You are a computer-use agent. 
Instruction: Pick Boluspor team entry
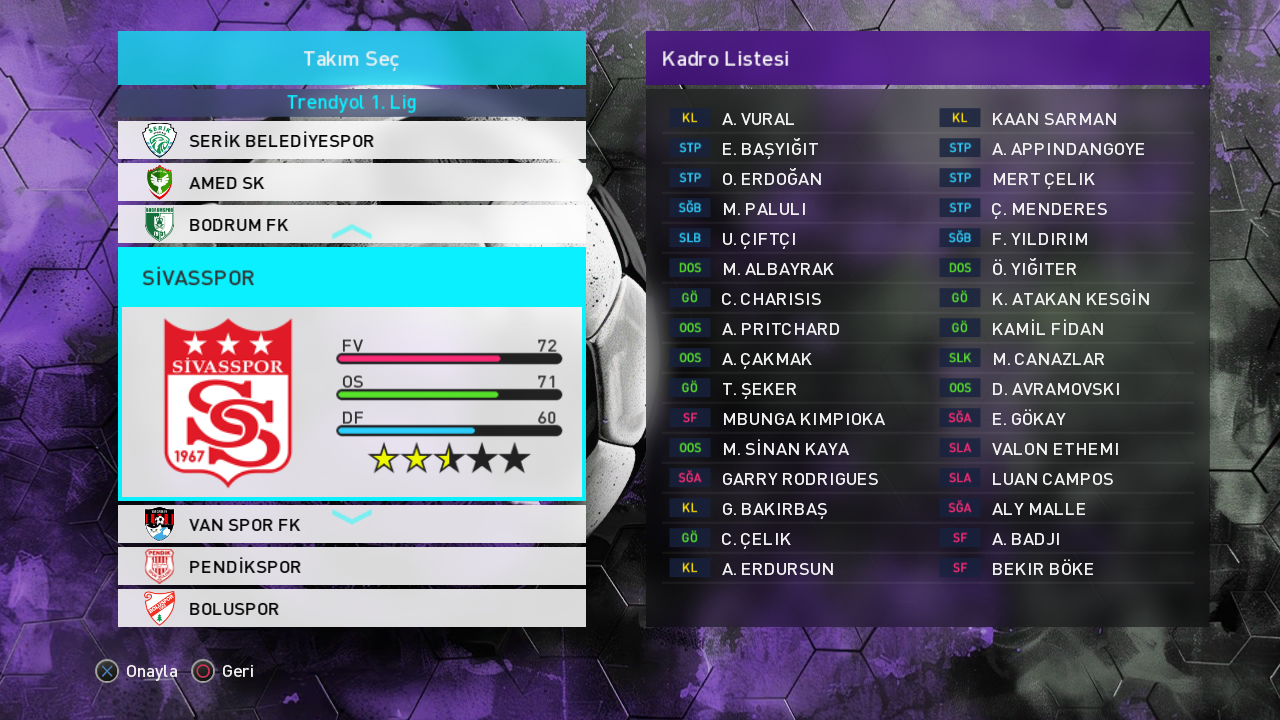[351, 609]
